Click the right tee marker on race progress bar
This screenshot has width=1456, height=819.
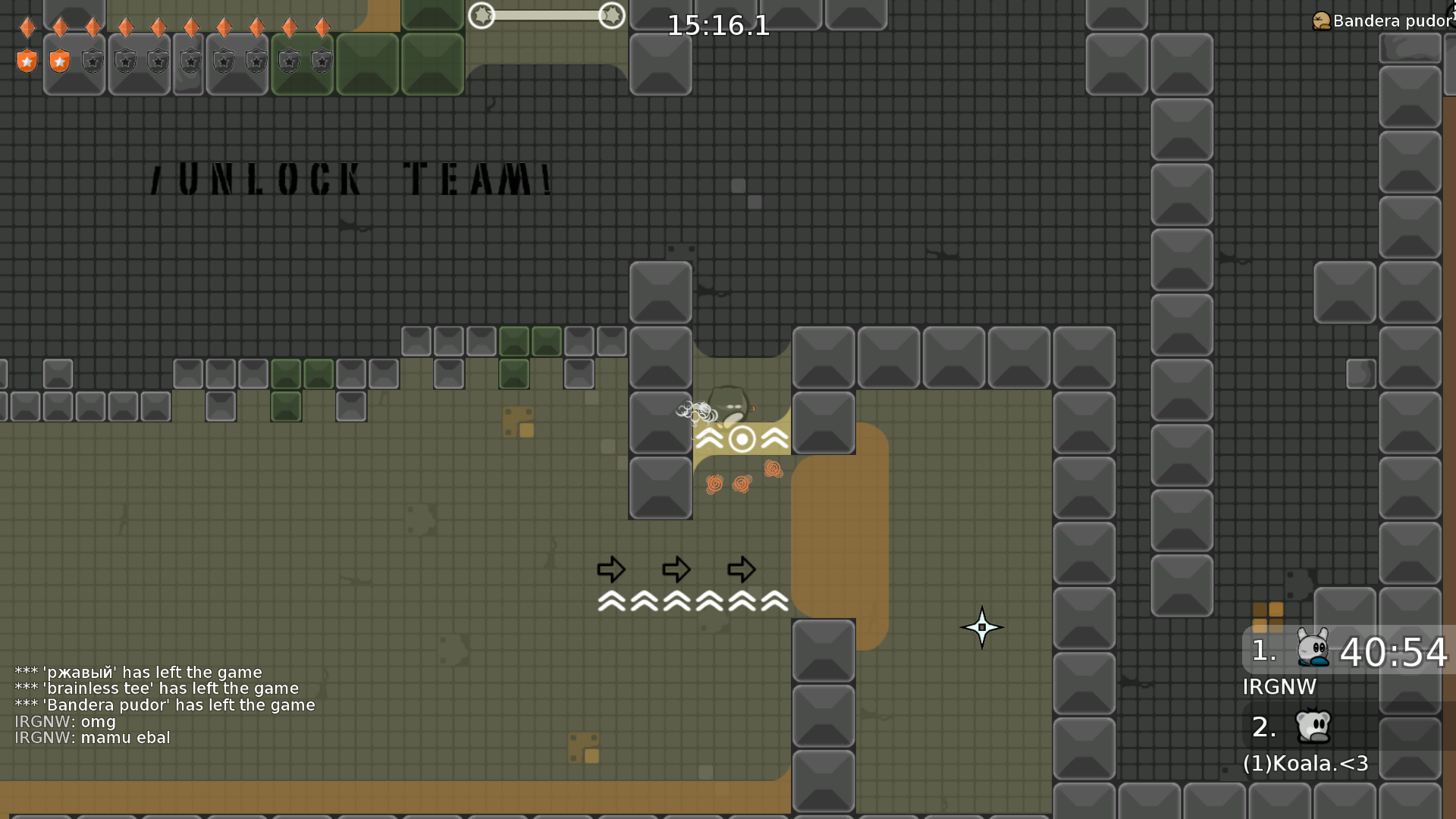click(x=613, y=15)
